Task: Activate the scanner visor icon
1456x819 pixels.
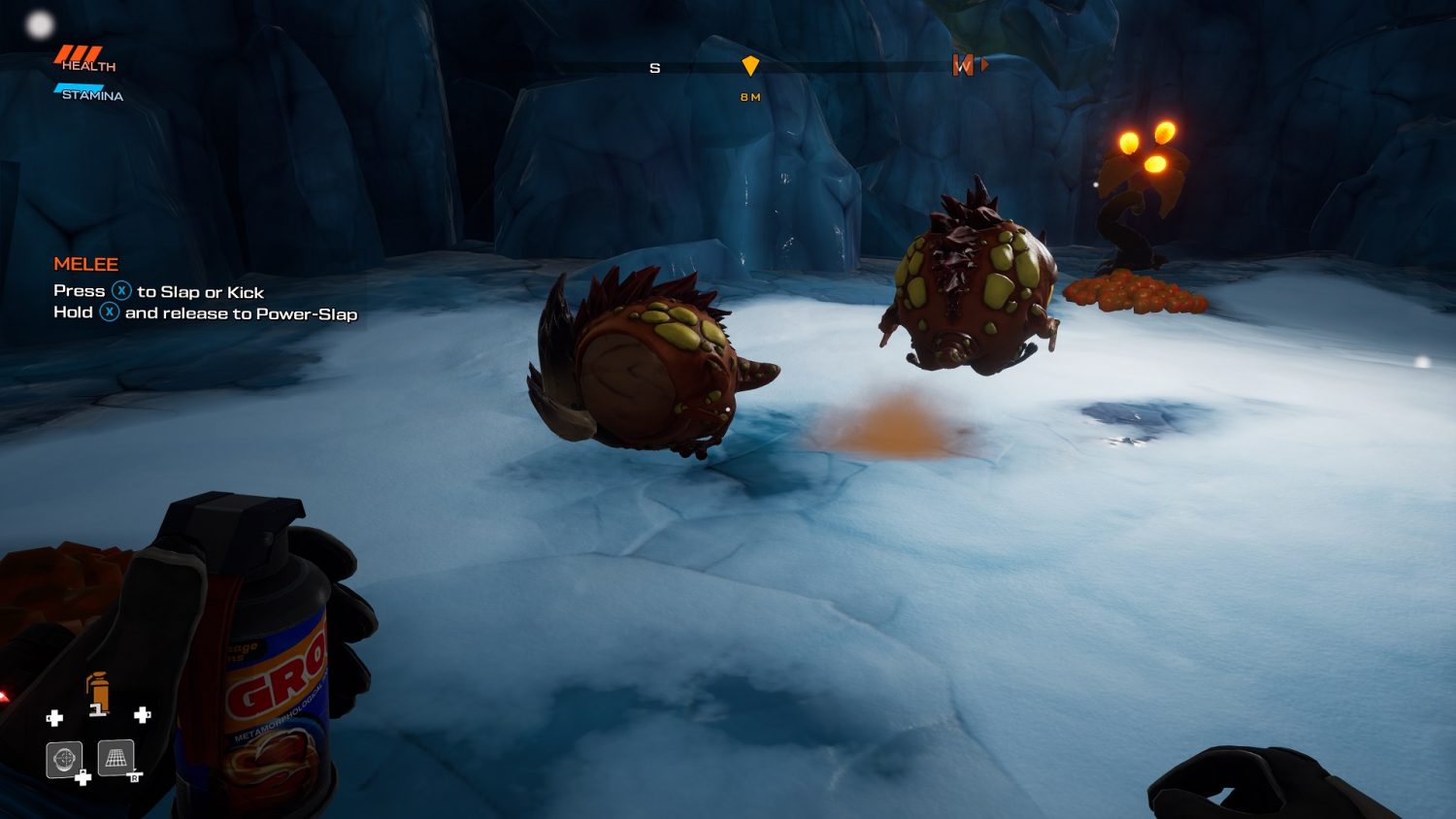Action: click(64, 759)
